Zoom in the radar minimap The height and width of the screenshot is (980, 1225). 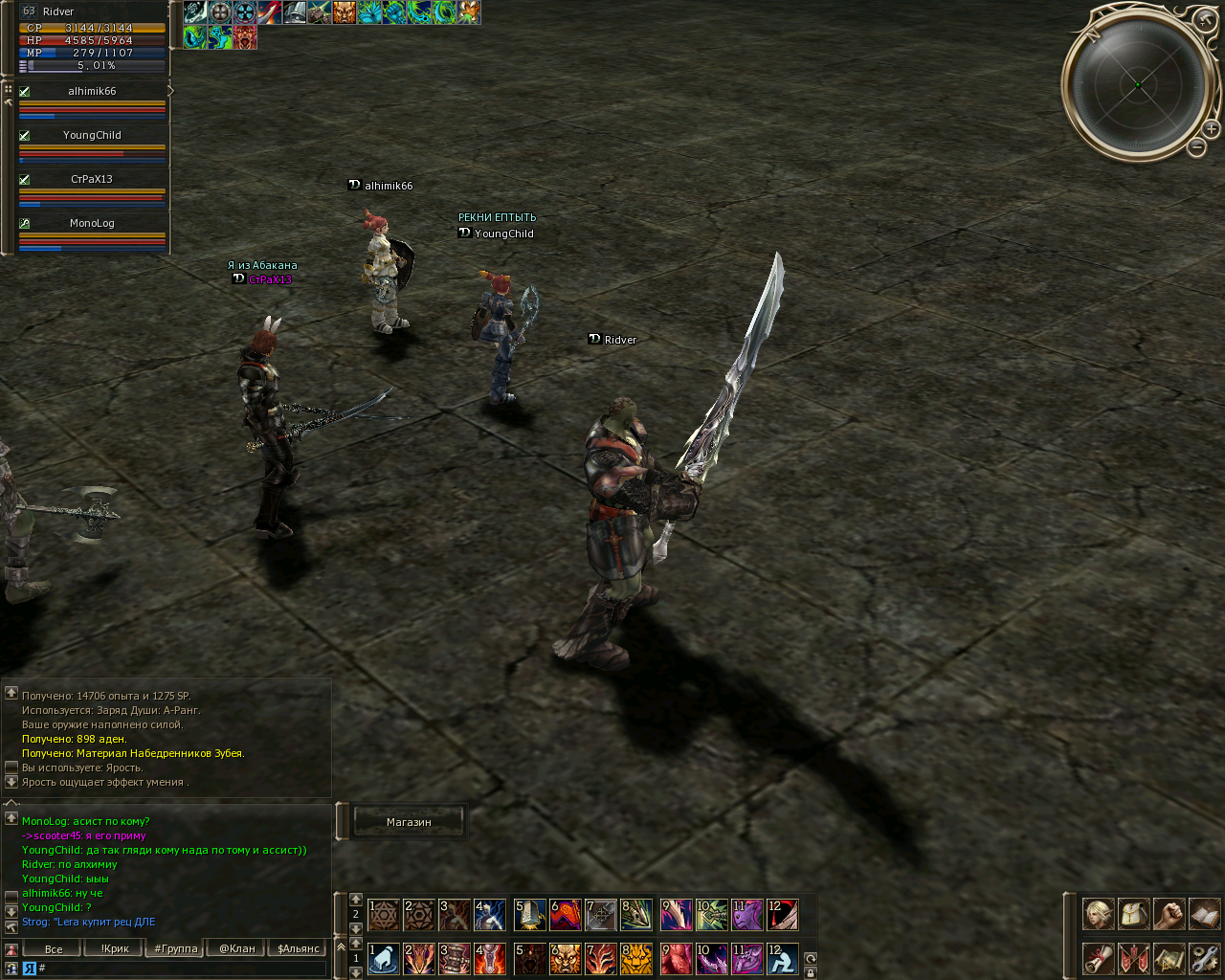click(x=1211, y=129)
